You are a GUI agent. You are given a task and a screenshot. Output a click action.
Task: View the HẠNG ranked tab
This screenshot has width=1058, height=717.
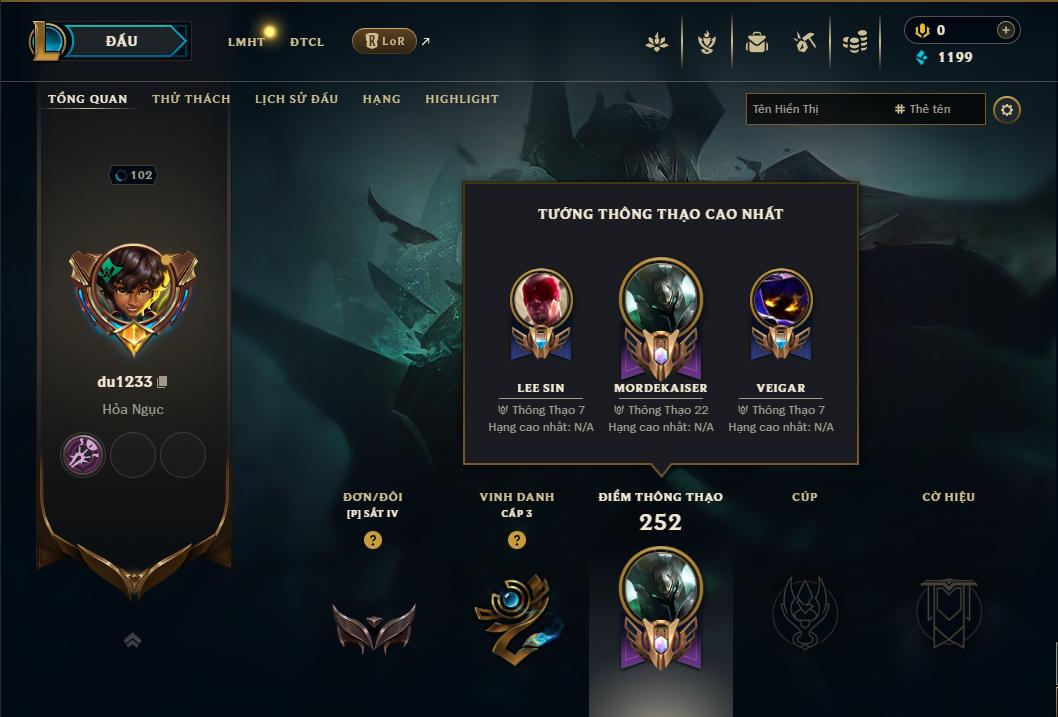click(x=381, y=99)
